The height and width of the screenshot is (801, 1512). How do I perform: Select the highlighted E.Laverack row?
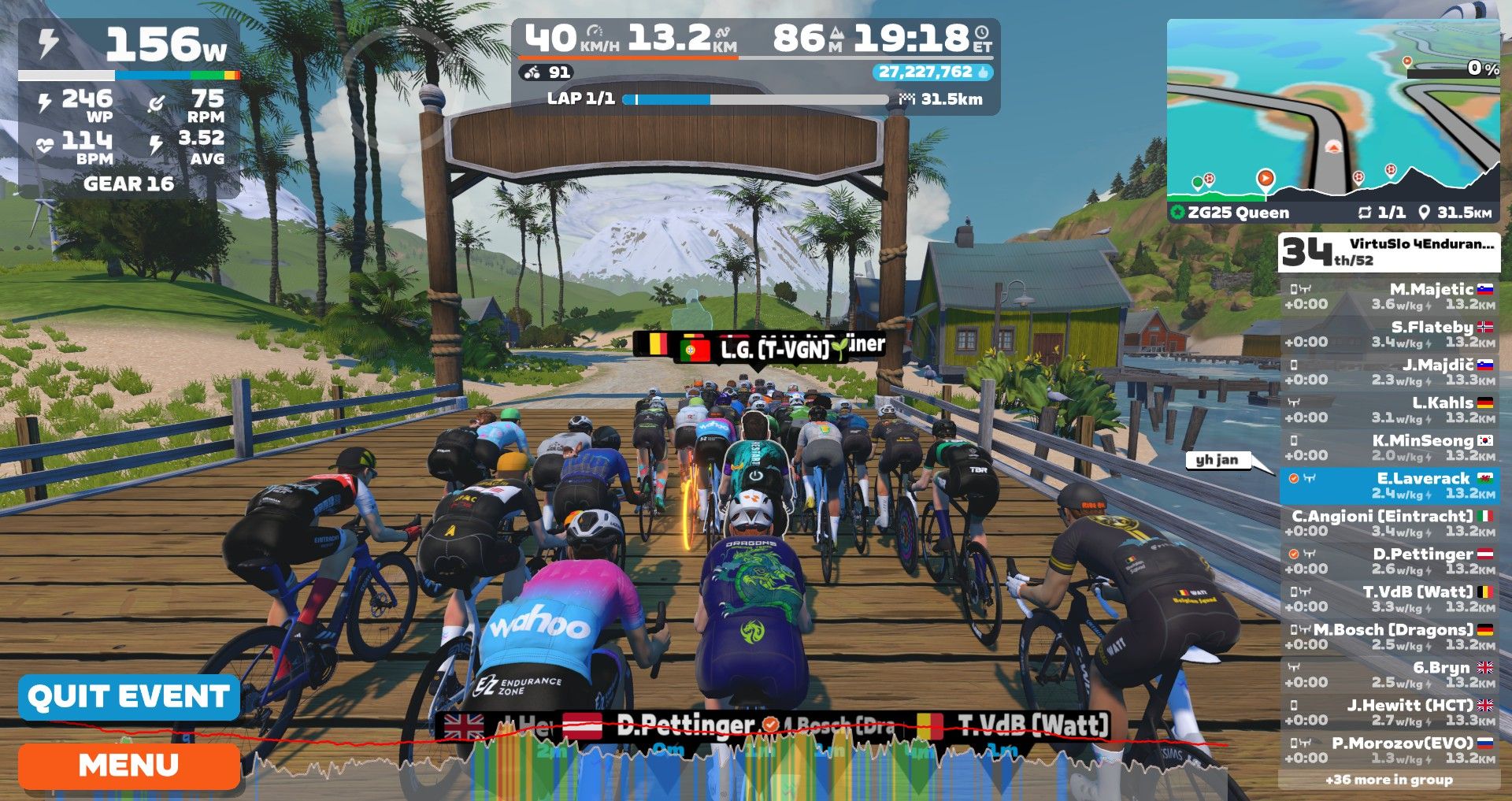click(1389, 485)
